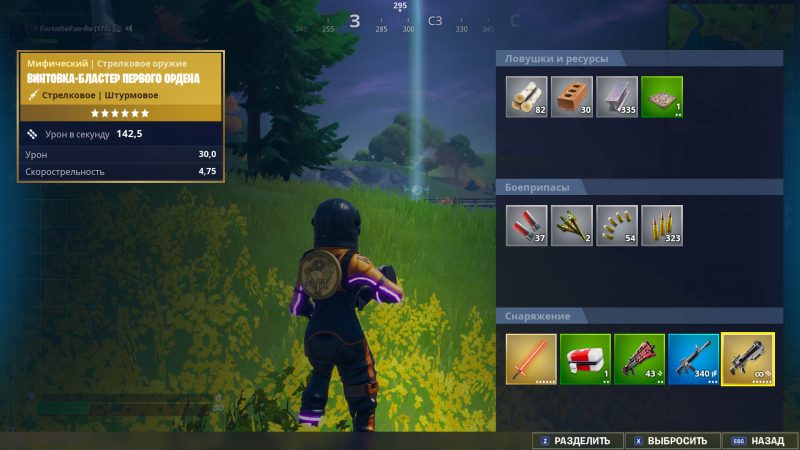Click the Разделить split button
Image resolution: width=800 pixels, height=450 pixels.
(575, 440)
